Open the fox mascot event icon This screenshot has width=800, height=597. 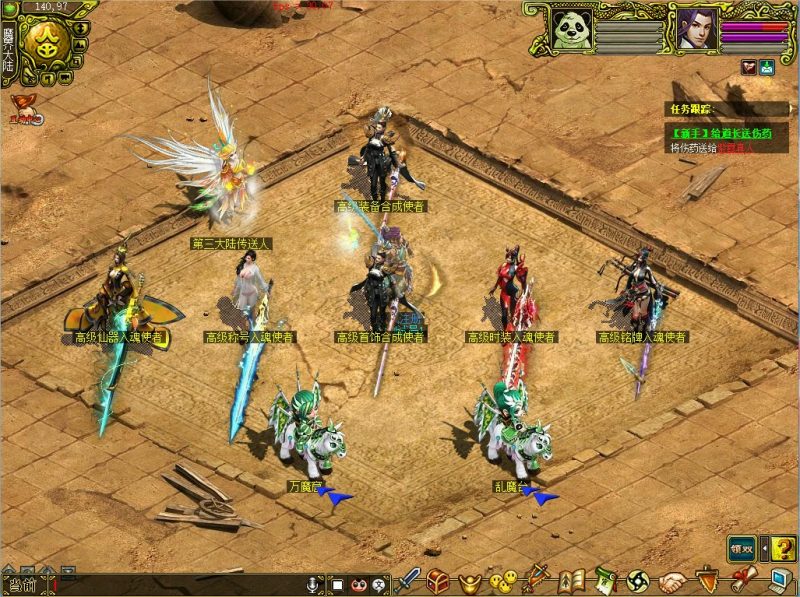click(x=26, y=110)
